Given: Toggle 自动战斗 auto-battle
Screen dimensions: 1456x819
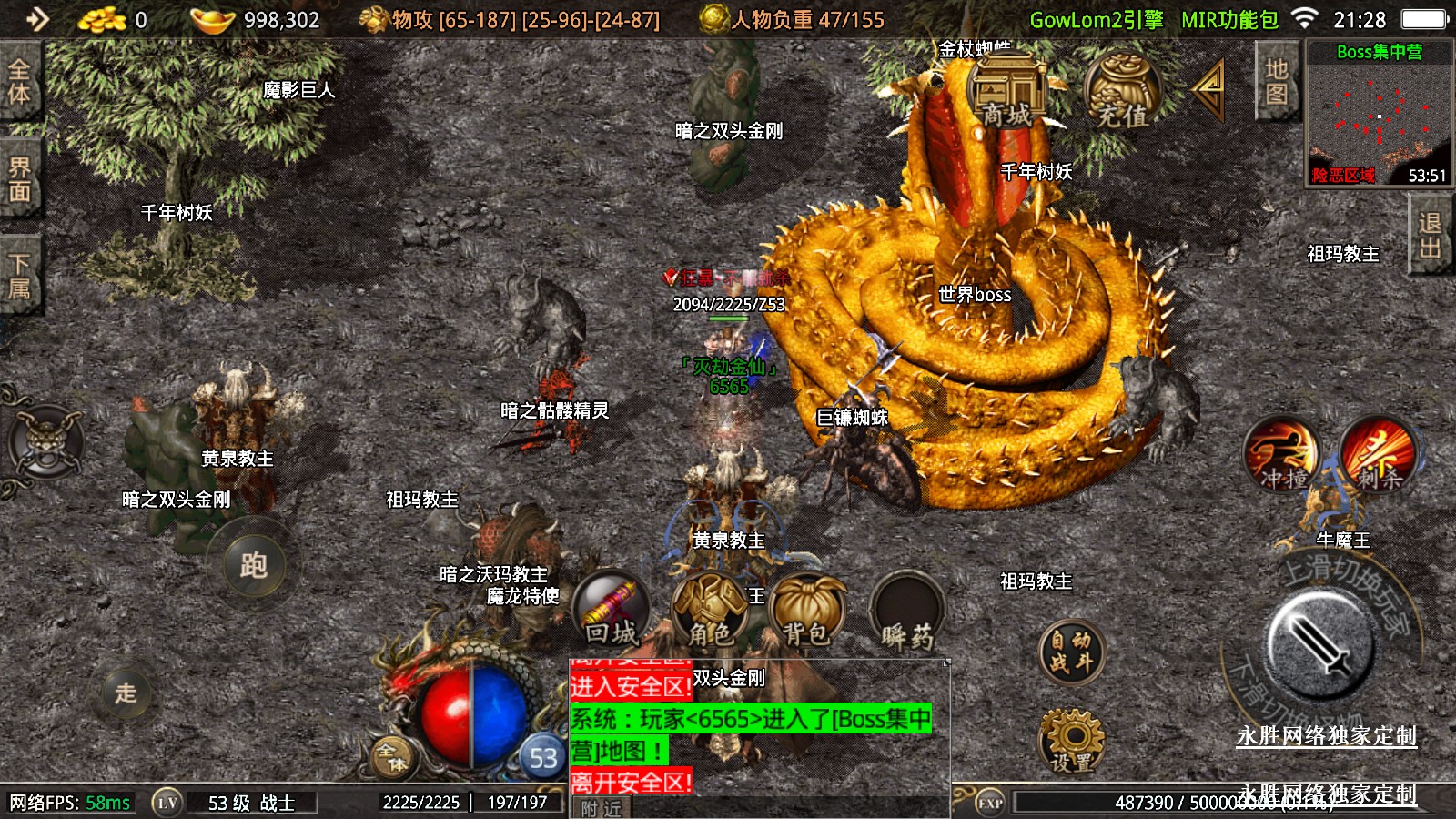Looking at the screenshot, I should (1071, 652).
